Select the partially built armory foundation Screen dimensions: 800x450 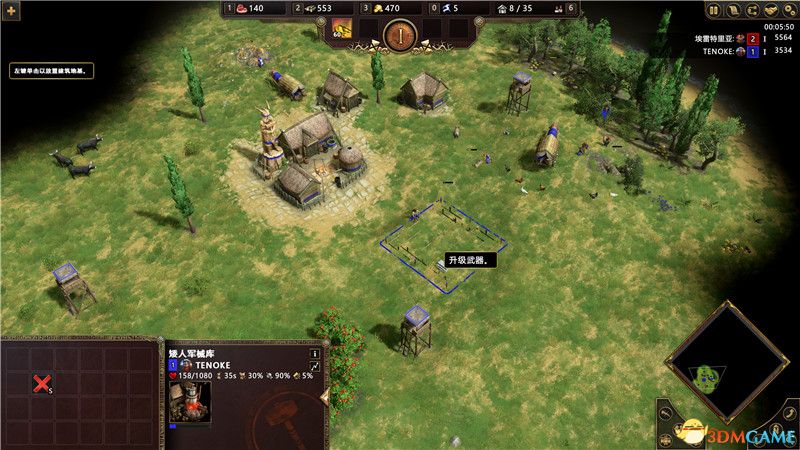click(443, 244)
